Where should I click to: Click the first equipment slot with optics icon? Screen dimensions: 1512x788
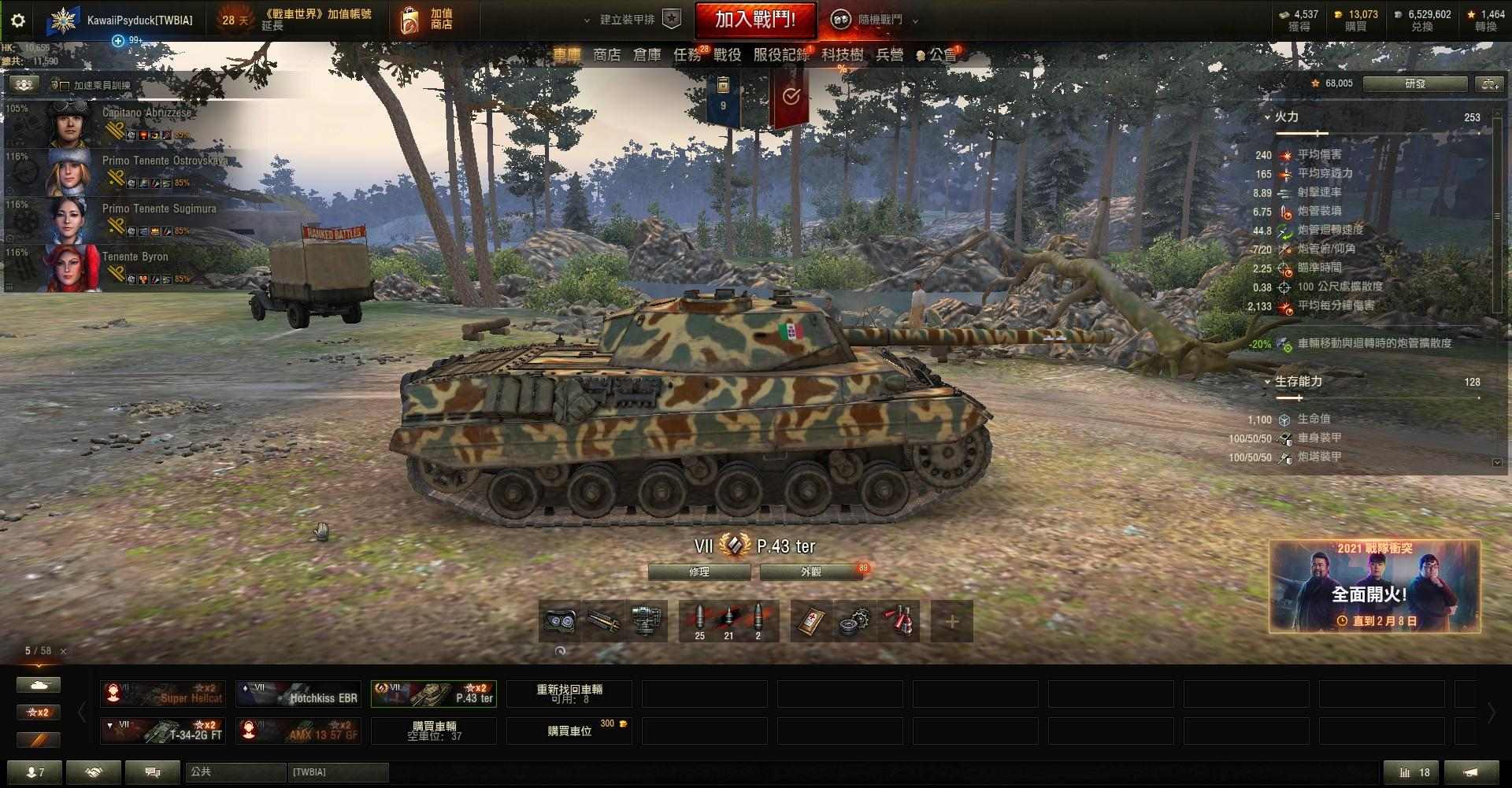pyautogui.click(x=558, y=620)
